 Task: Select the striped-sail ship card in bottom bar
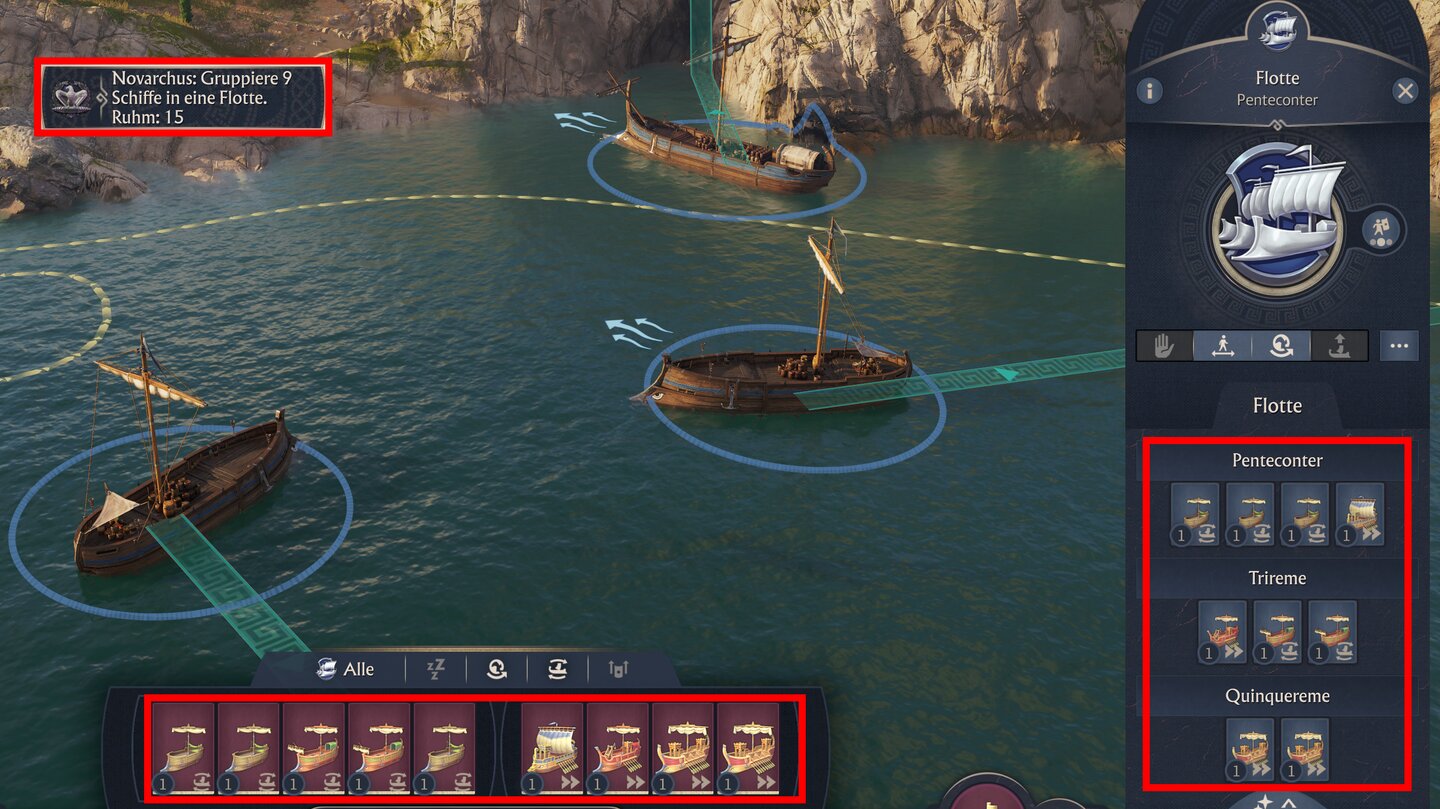[x=552, y=749]
